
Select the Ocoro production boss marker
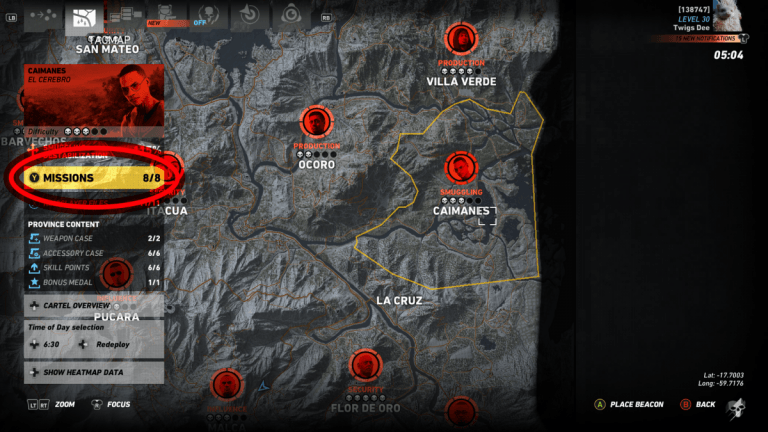316,123
